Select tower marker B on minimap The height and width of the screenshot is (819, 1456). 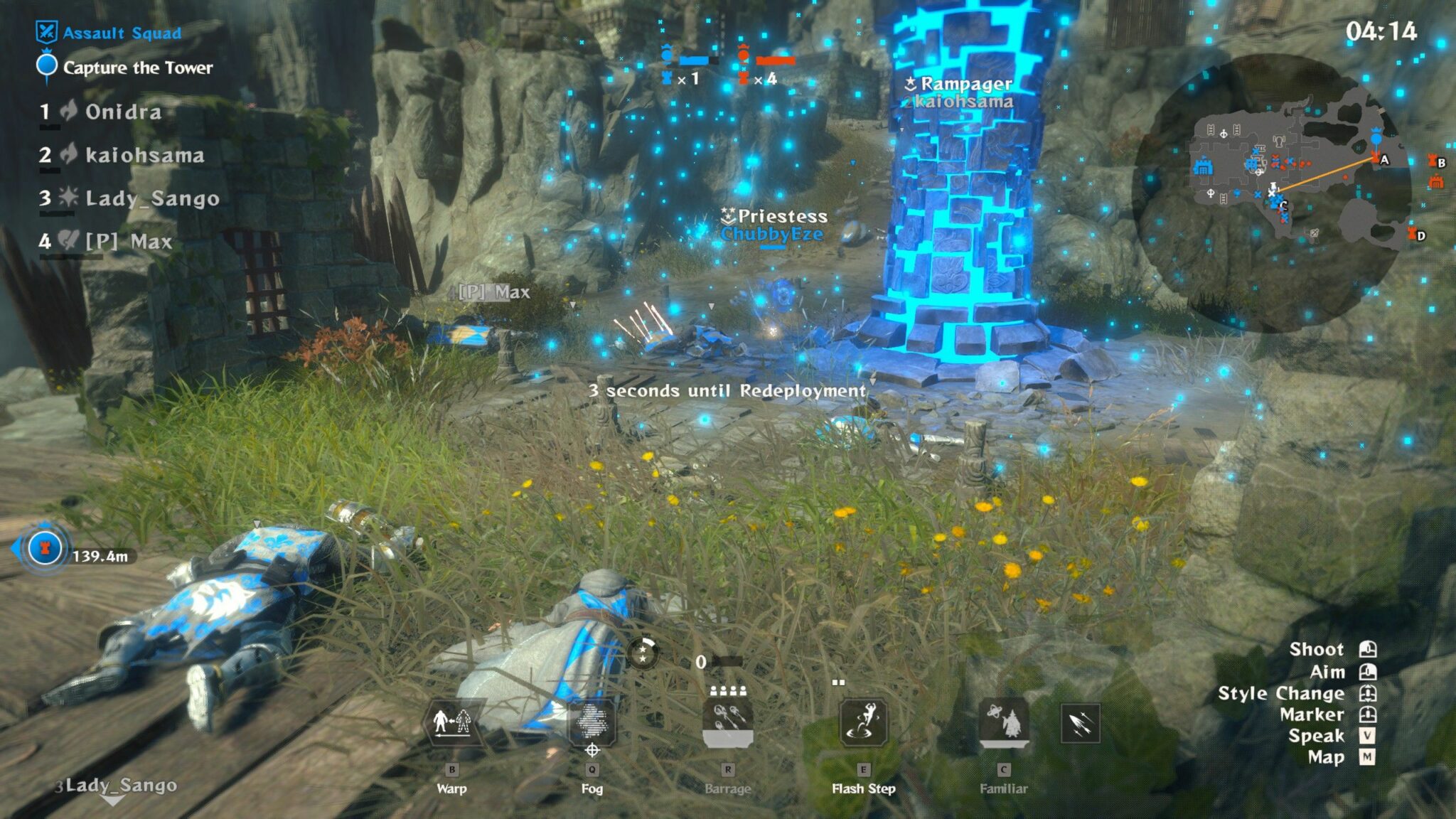click(x=1437, y=162)
